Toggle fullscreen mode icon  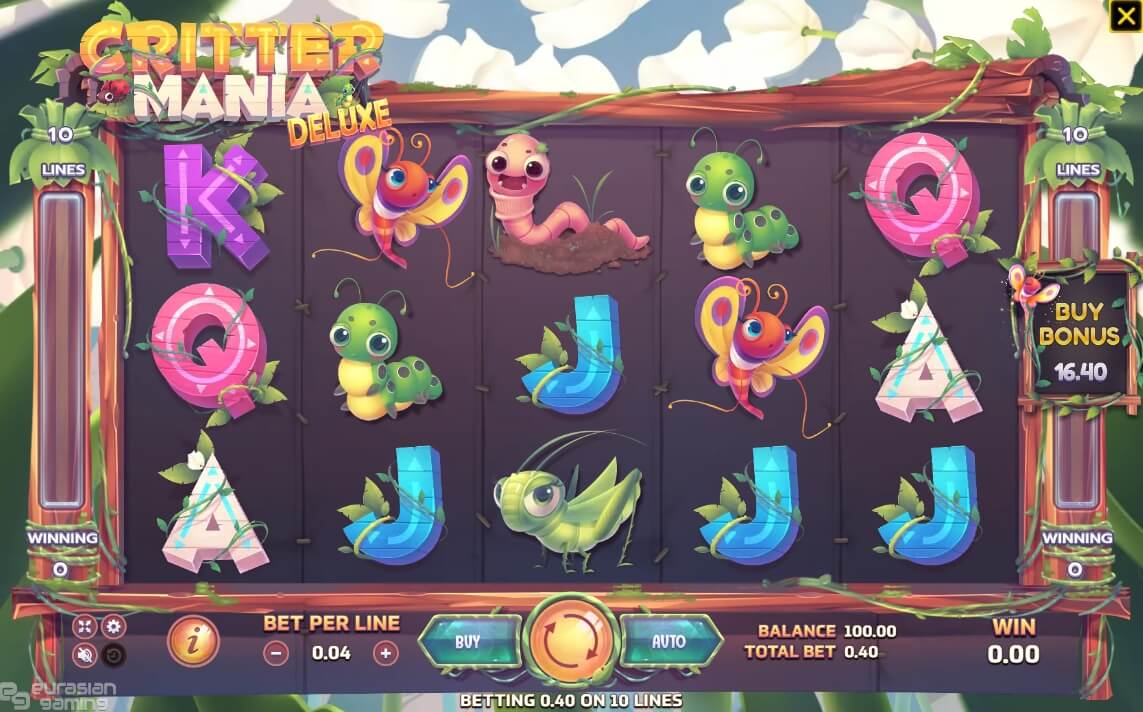[86, 627]
